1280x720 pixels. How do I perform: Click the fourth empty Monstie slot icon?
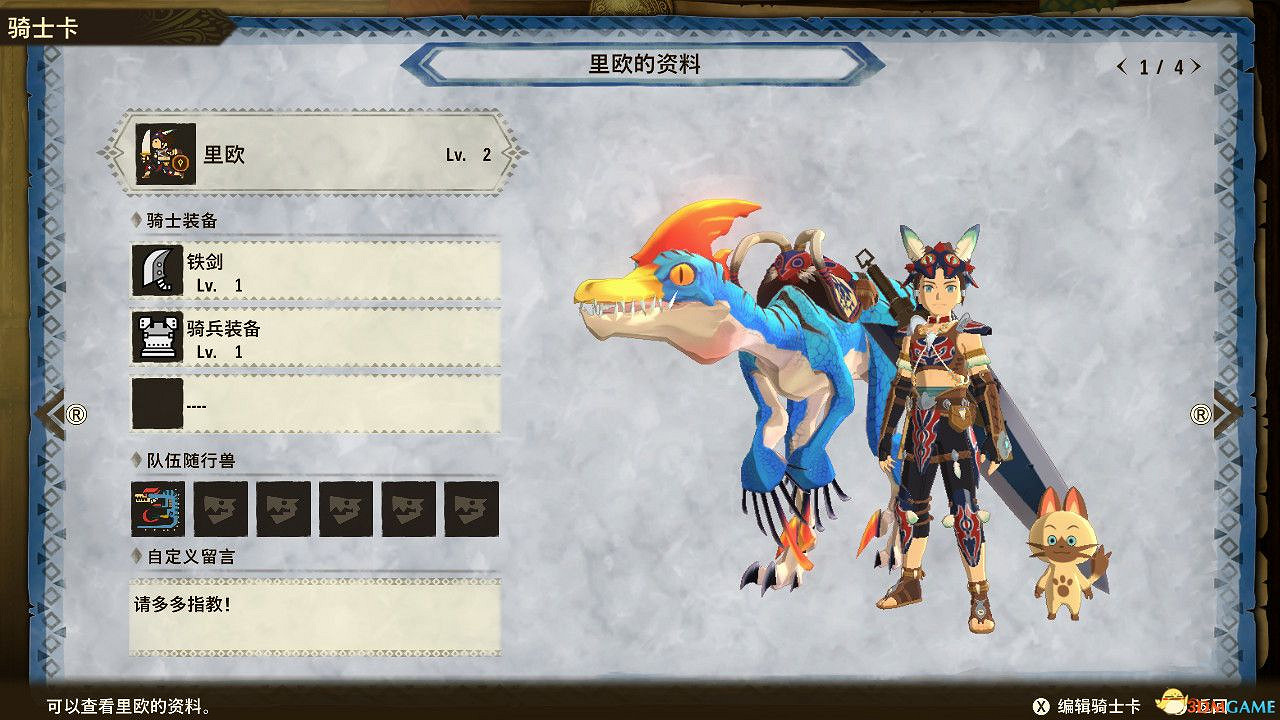[346, 508]
